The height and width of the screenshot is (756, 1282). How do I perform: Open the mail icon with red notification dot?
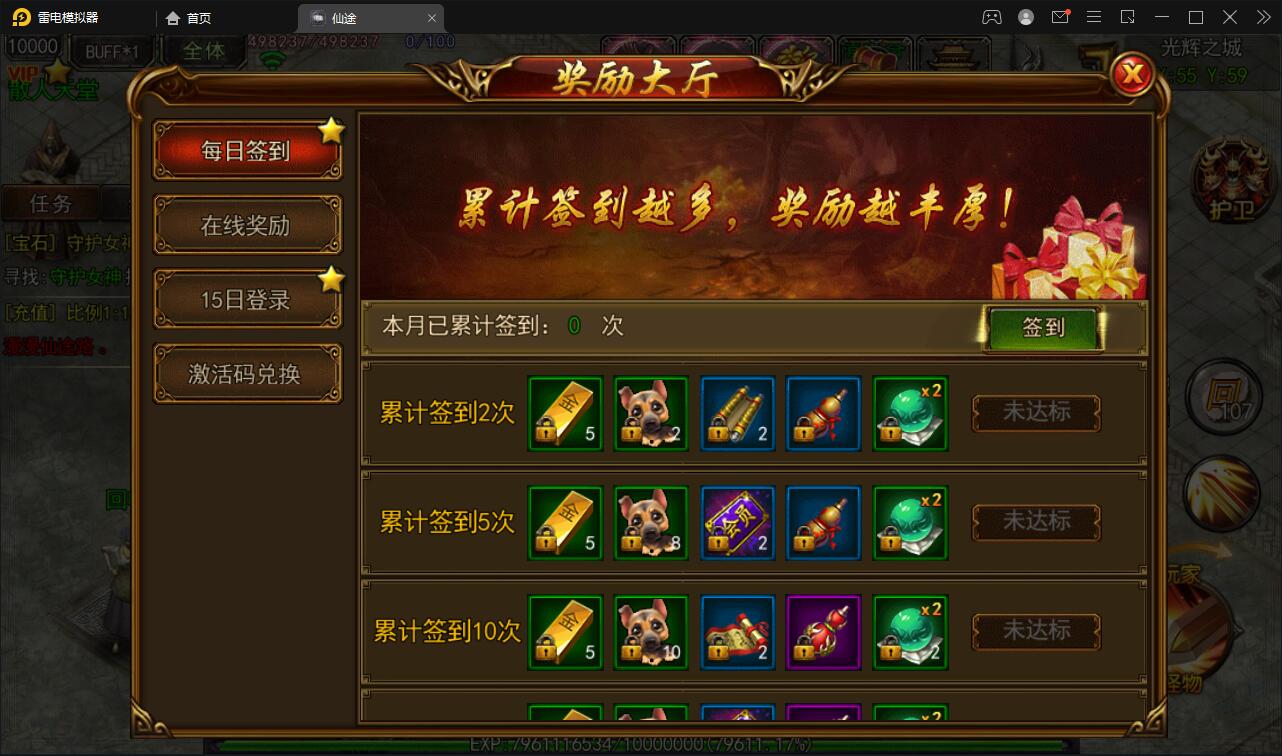1060,16
